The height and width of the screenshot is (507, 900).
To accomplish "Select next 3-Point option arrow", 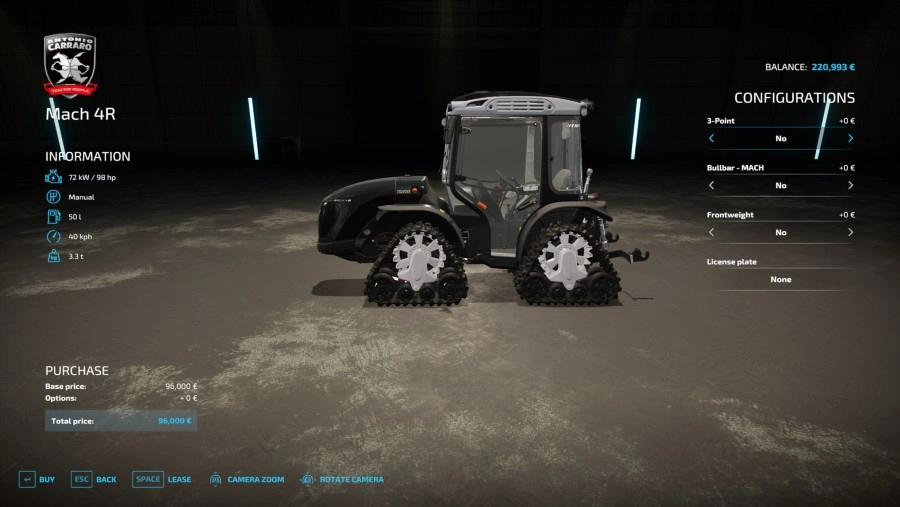I will click(x=850, y=138).
